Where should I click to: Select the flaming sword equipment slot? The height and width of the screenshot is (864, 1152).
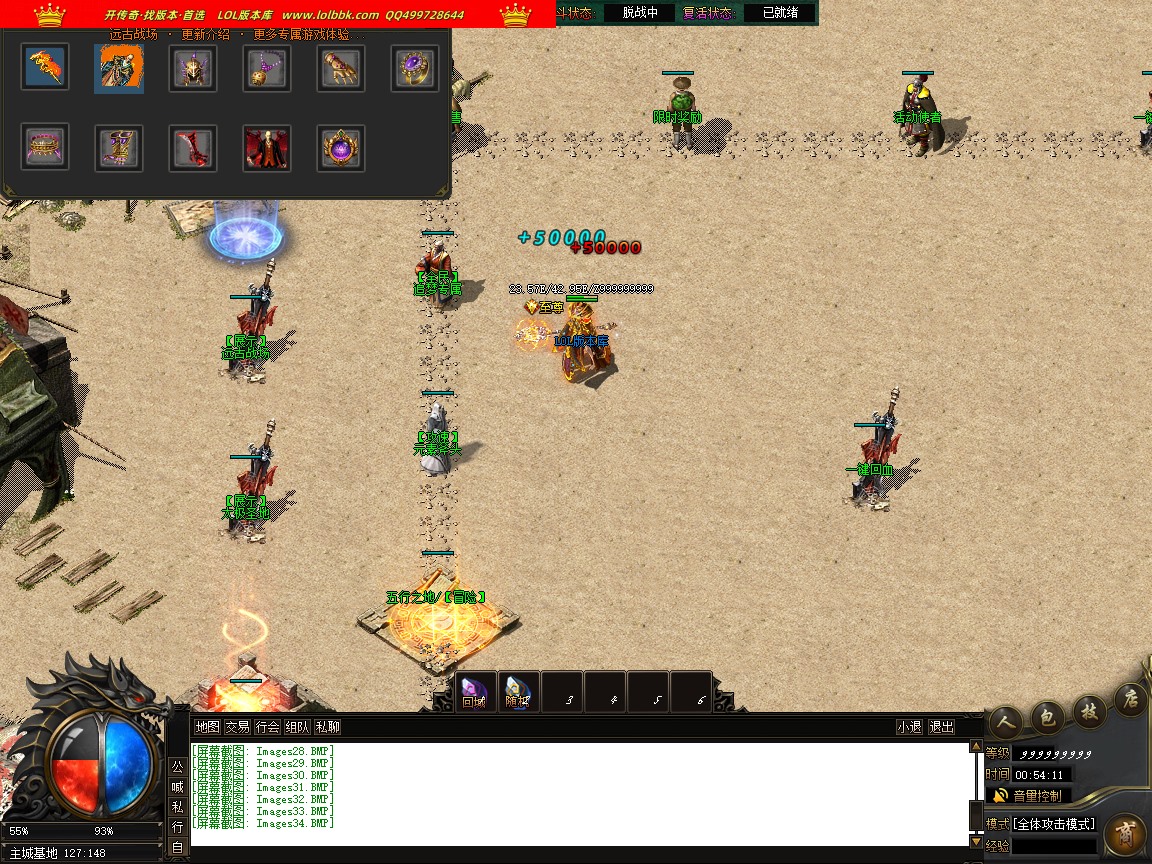click(46, 68)
